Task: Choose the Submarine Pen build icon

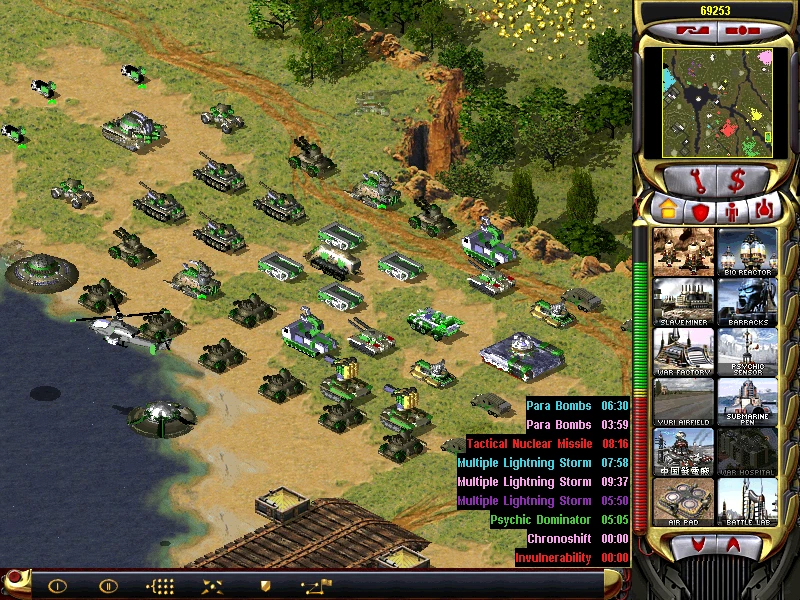Action: (x=747, y=402)
